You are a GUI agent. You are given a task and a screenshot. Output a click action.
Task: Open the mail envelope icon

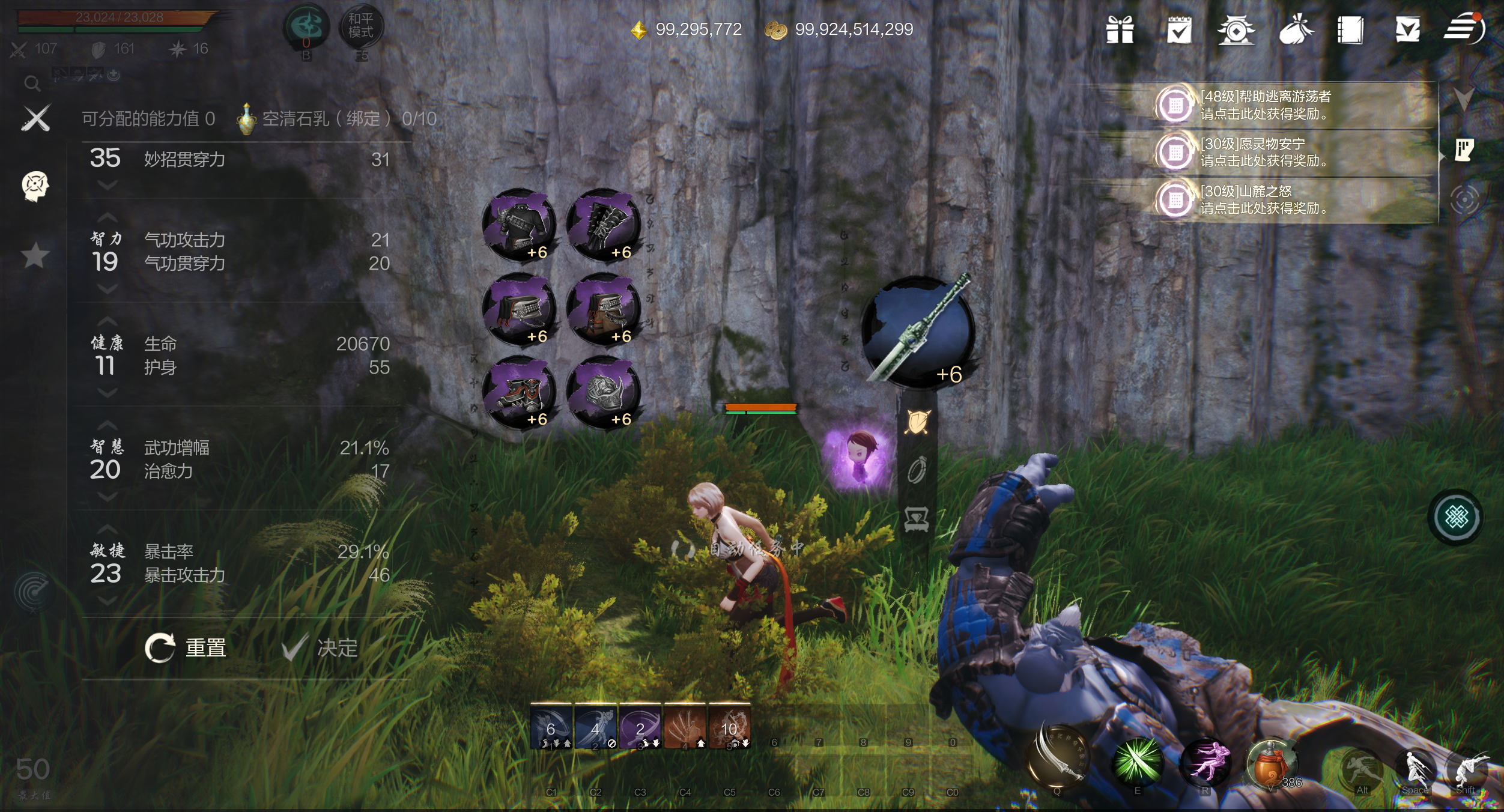coord(1407,29)
